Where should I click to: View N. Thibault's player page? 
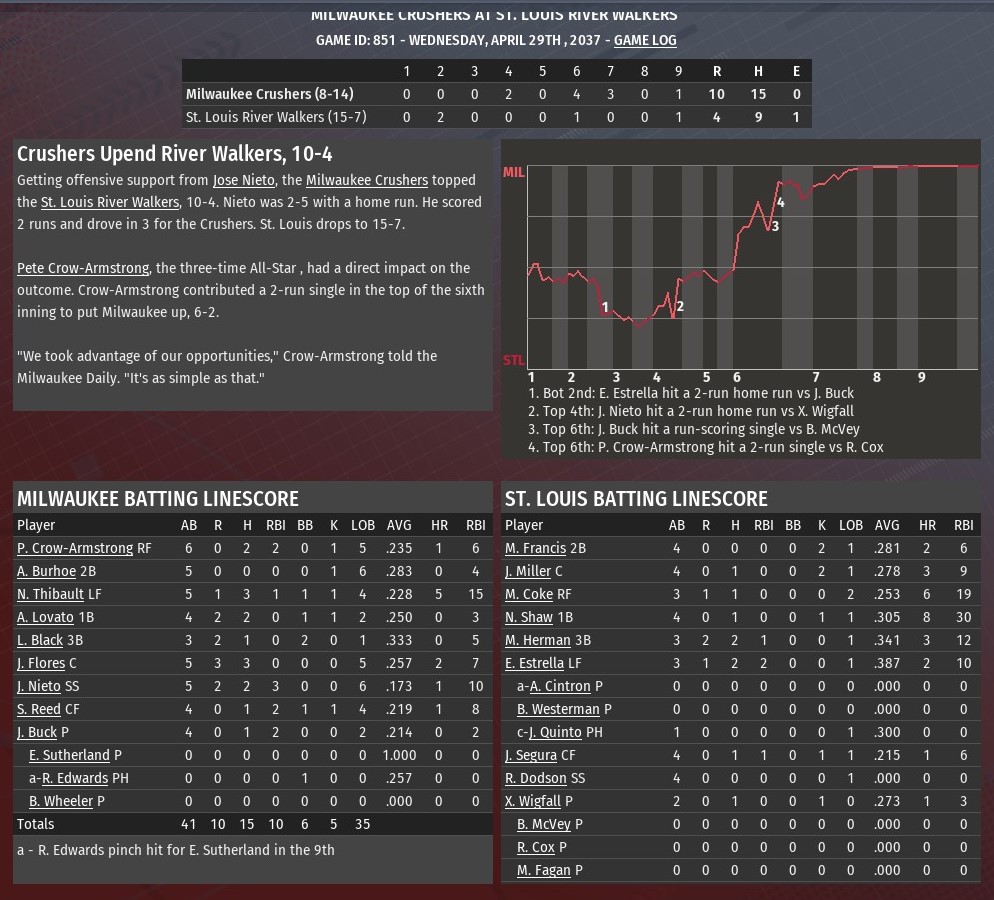[x=51, y=594]
